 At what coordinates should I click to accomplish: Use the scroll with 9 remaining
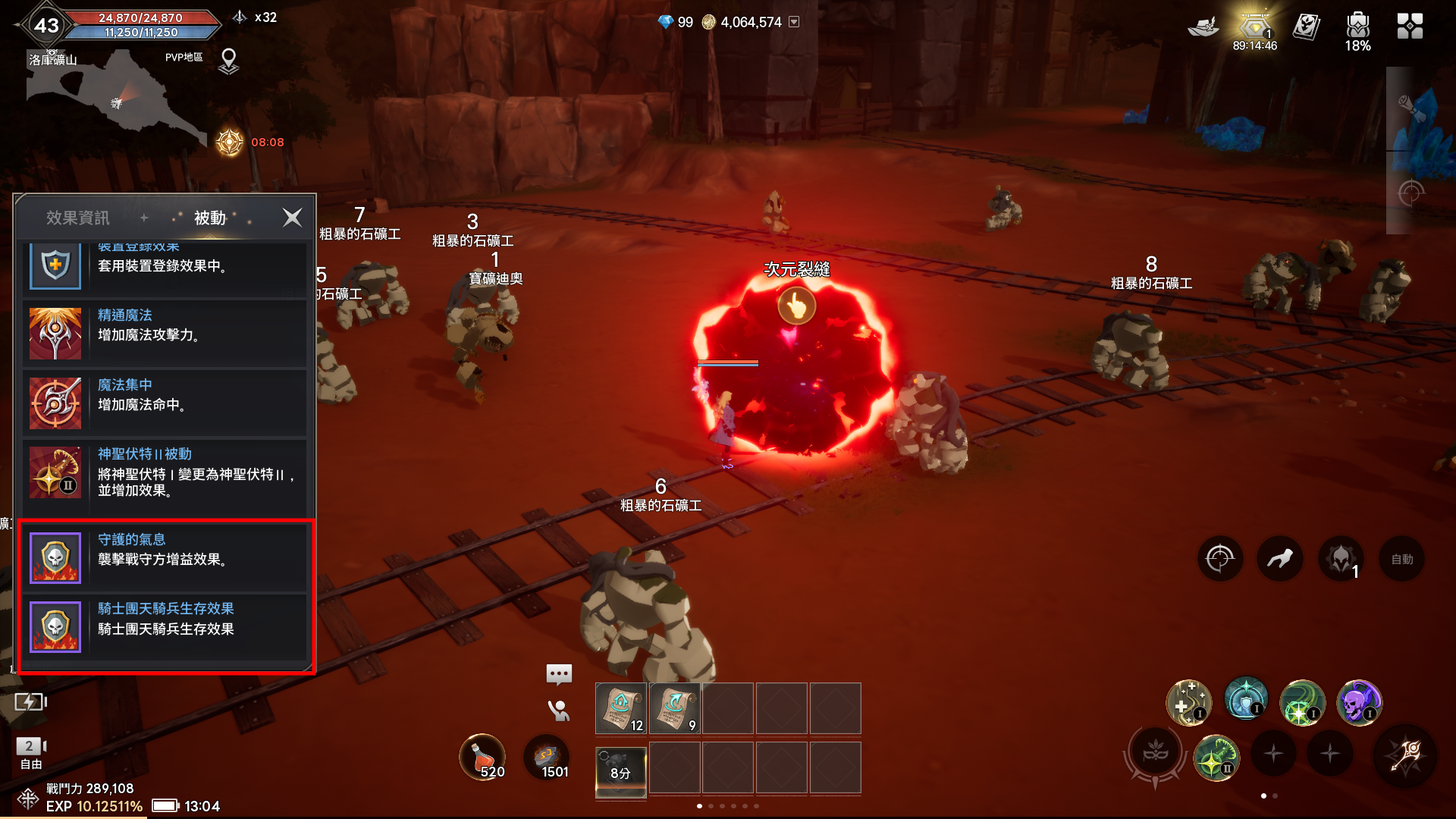pyautogui.click(x=674, y=708)
